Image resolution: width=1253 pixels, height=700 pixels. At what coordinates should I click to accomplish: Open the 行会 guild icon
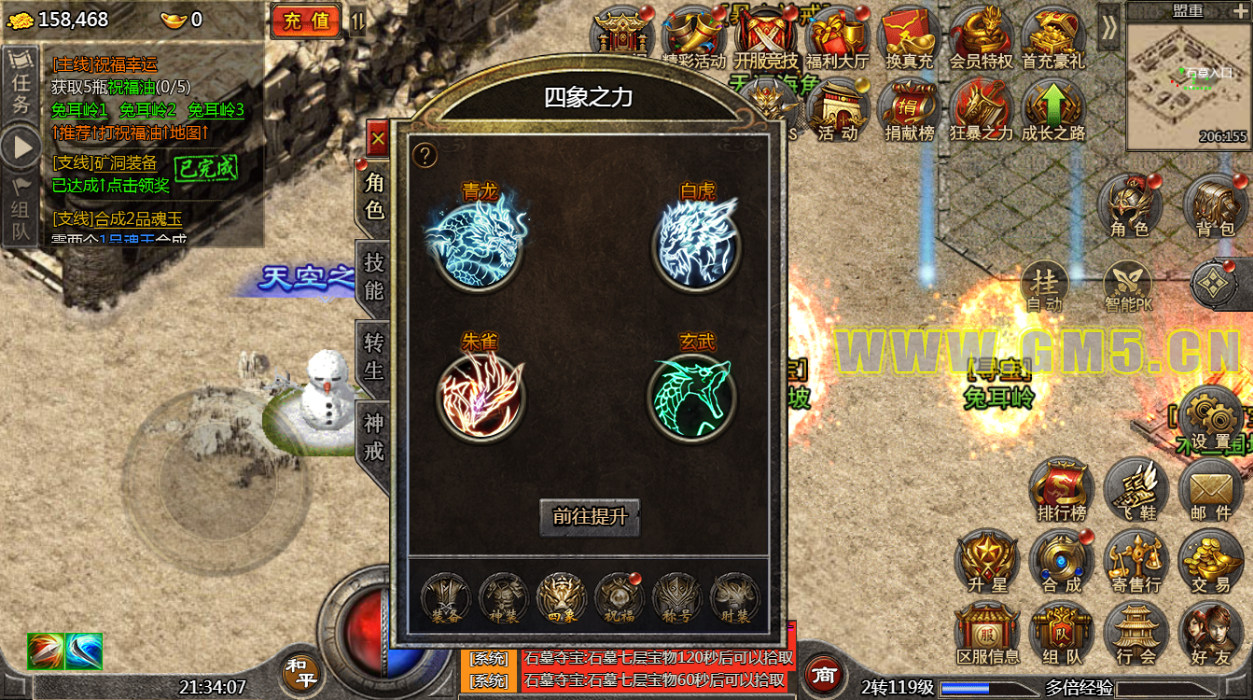(1136, 635)
